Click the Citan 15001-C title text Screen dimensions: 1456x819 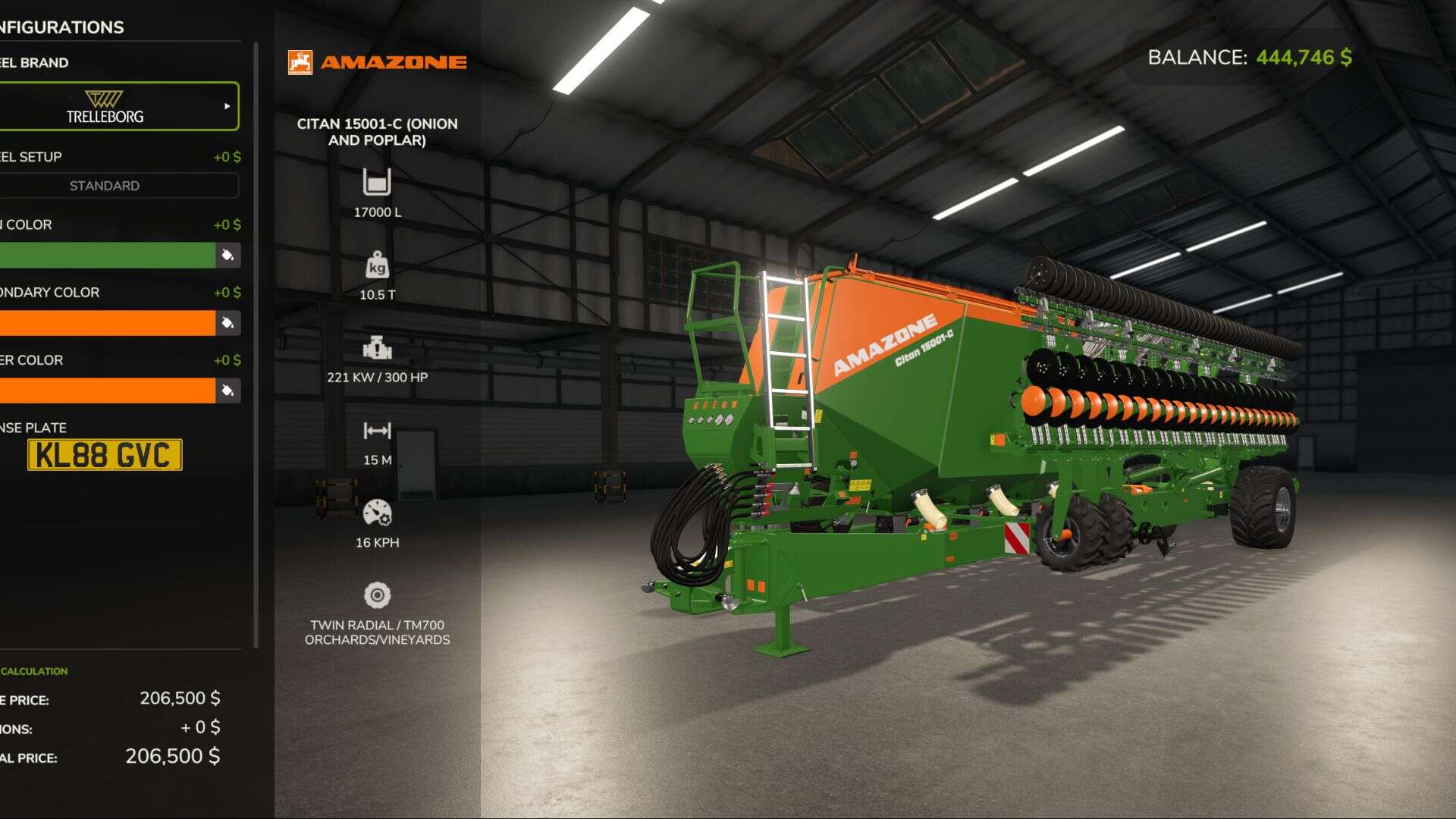tap(377, 133)
